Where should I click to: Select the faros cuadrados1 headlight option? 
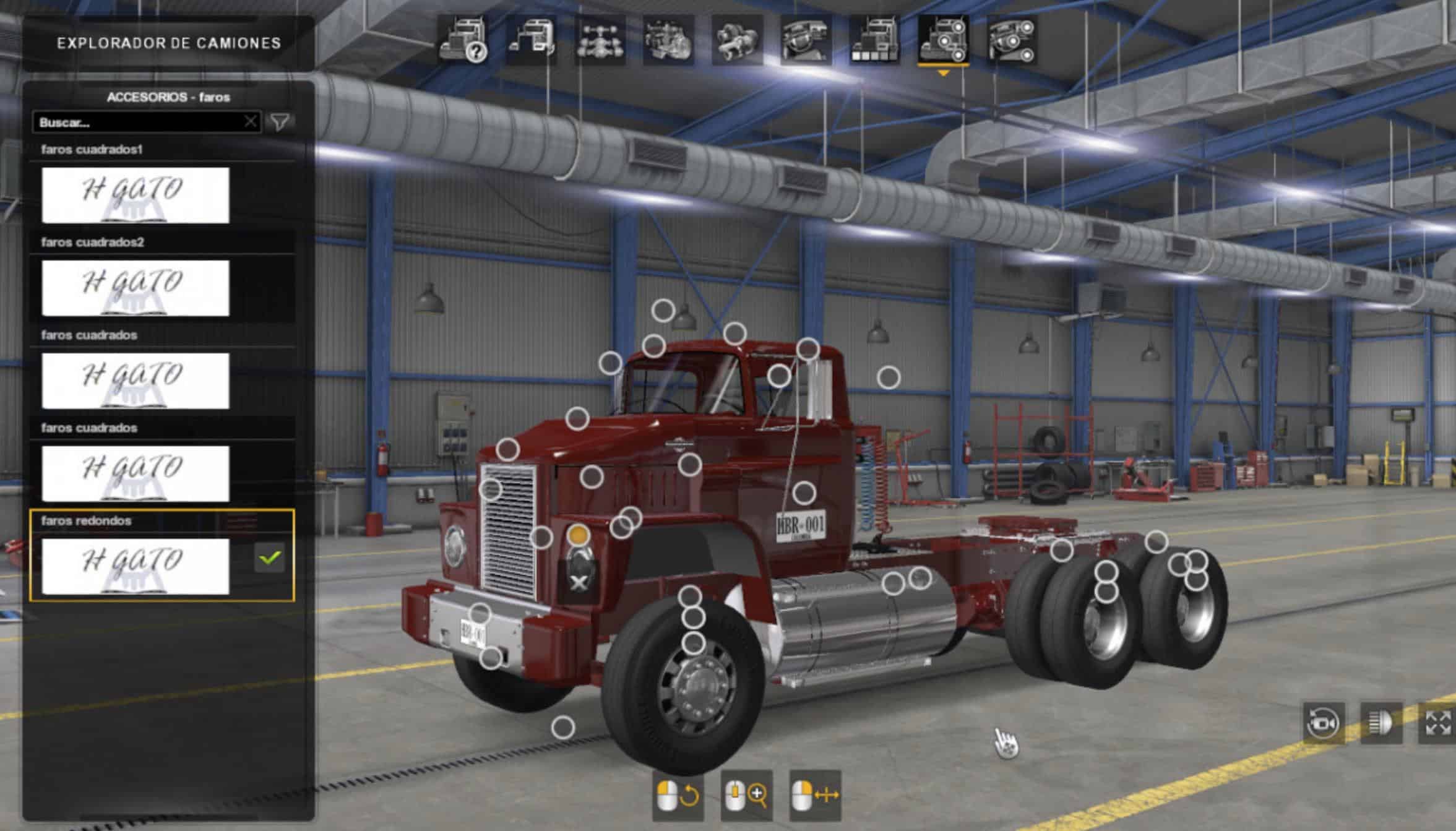point(135,195)
